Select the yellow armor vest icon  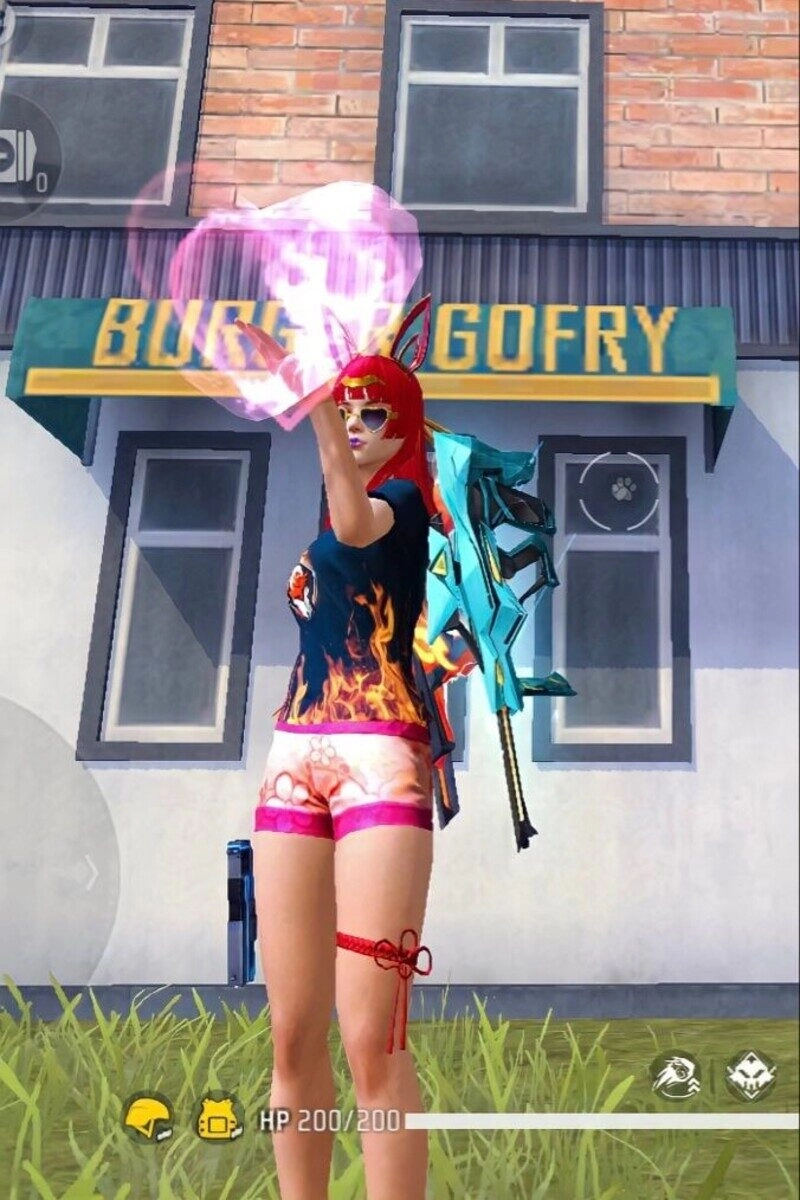tap(217, 1117)
